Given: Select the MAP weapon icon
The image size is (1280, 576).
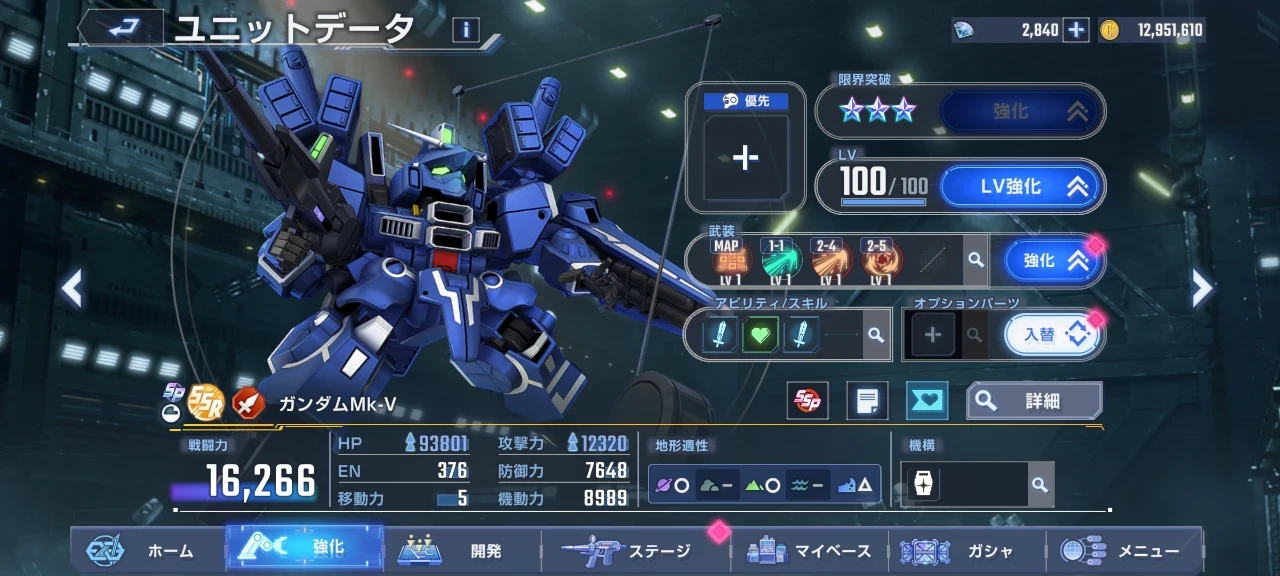Looking at the screenshot, I should pos(727,260).
